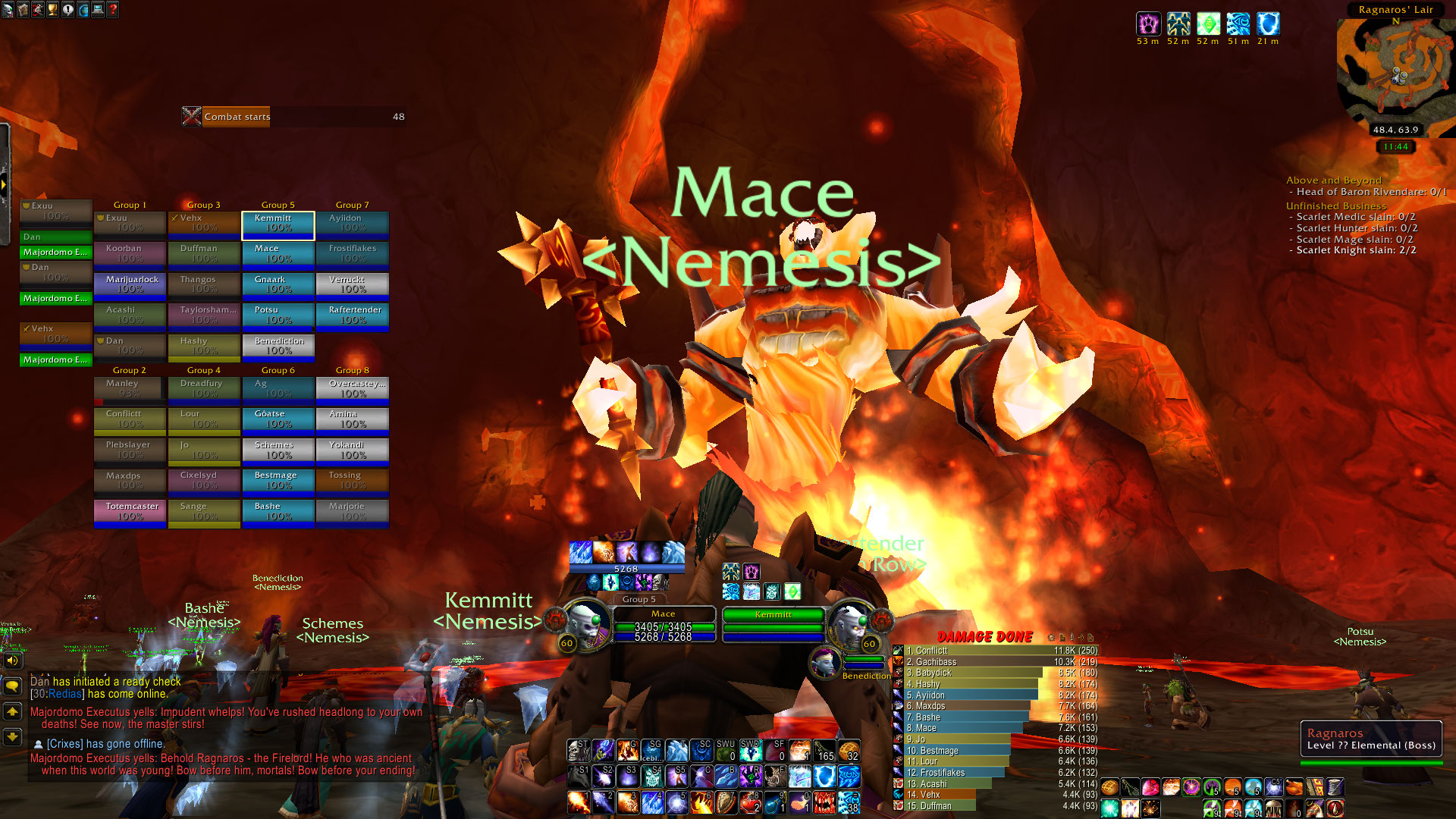This screenshot has height=819, width=1456.
Task: Select Kemmitt in the Group 5 raid frame
Action: pyautogui.click(x=278, y=224)
